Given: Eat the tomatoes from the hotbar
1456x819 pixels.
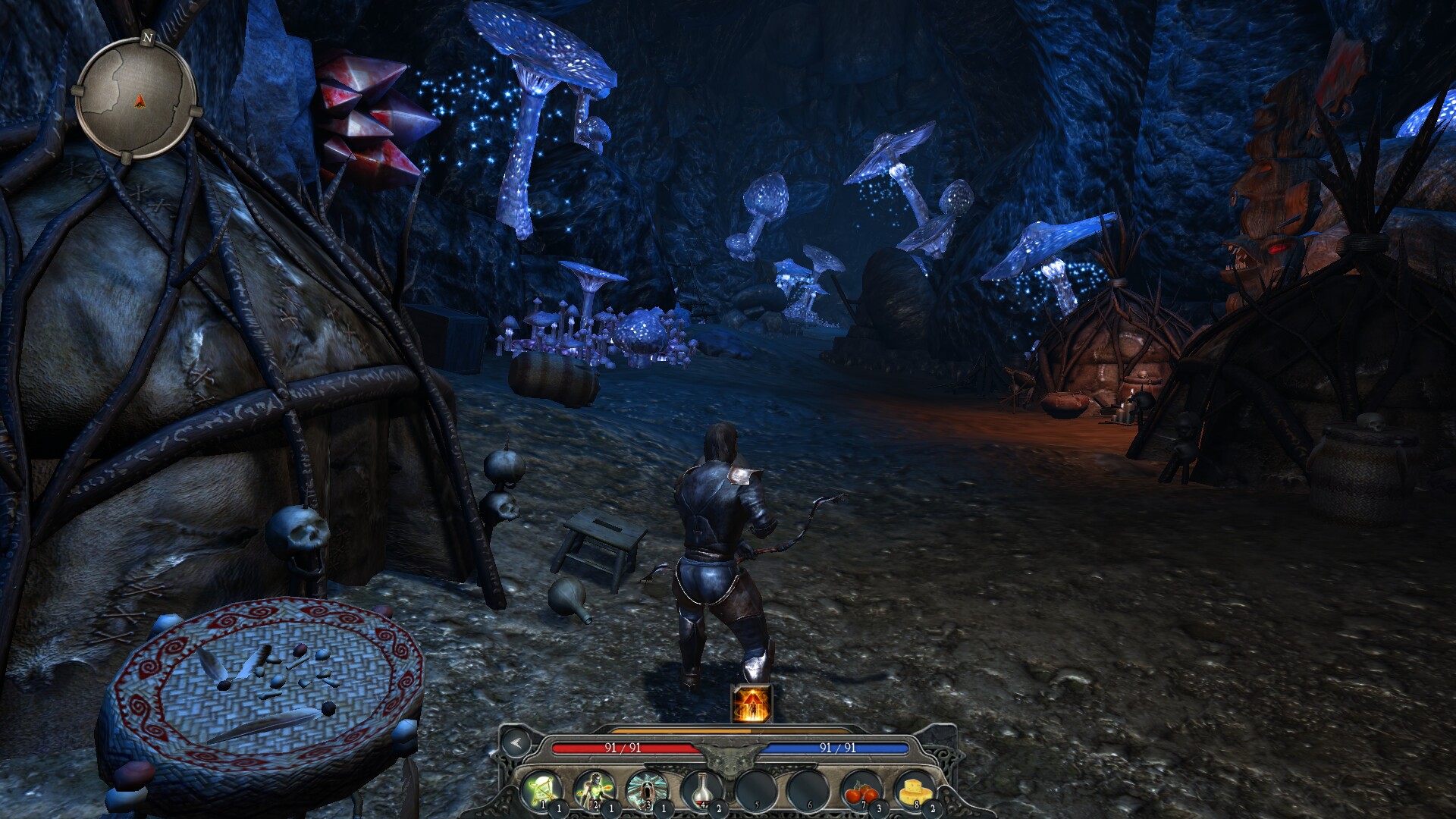Looking at the screenshot, I should pyautogui.click(x=860, y=789).
